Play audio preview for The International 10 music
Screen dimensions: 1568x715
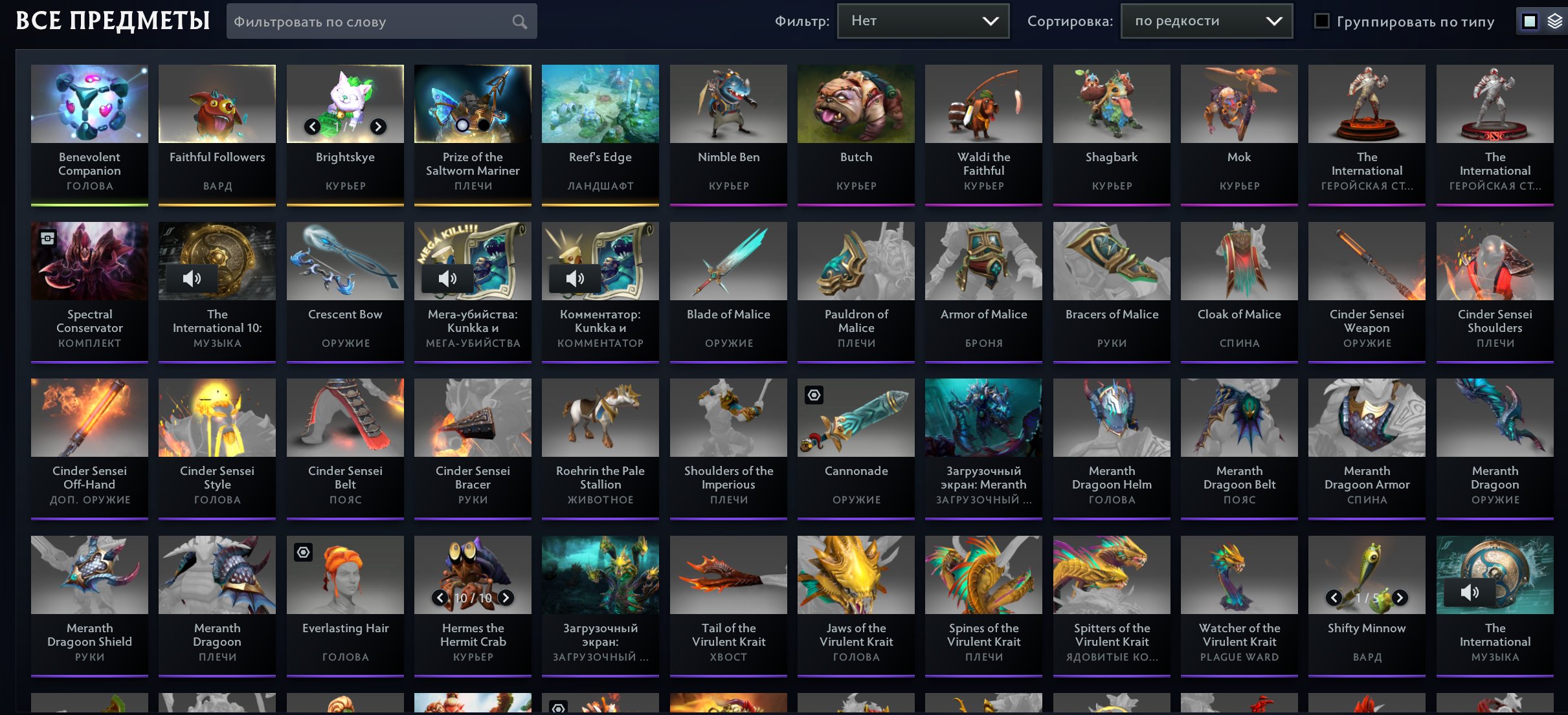[191, 278]
